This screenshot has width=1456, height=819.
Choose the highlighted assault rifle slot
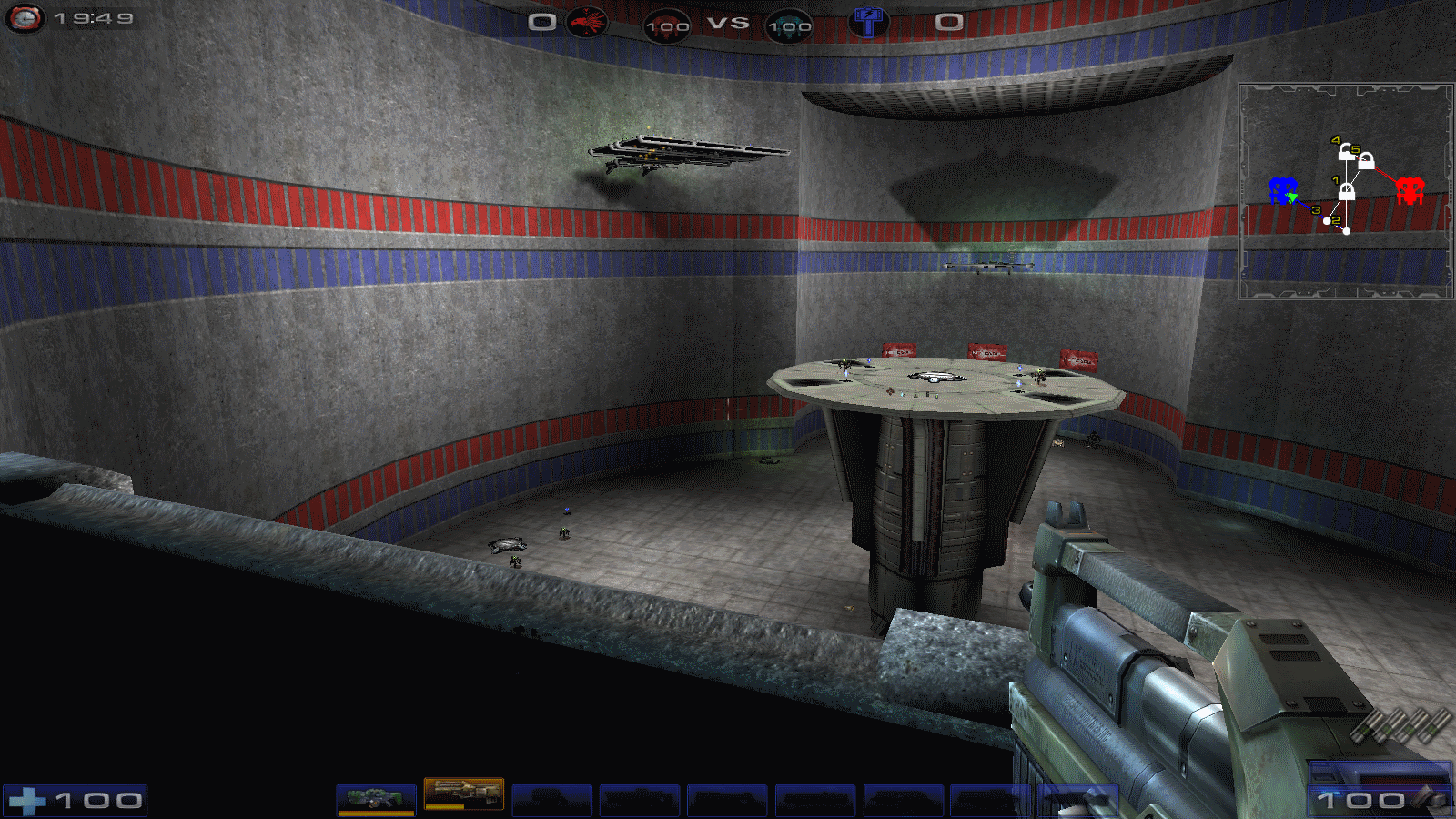[463, 794]
